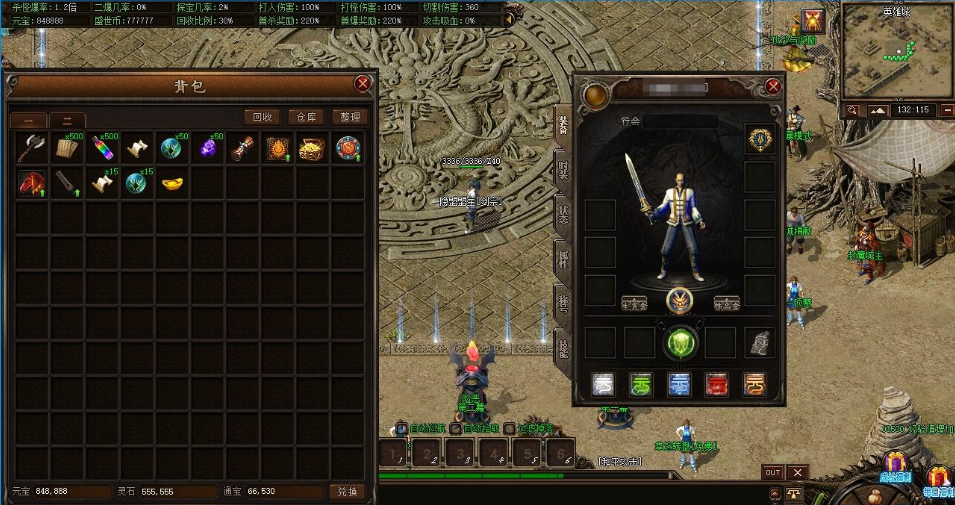Click the OUT button
955x505 pixels.
pos(772,472)
